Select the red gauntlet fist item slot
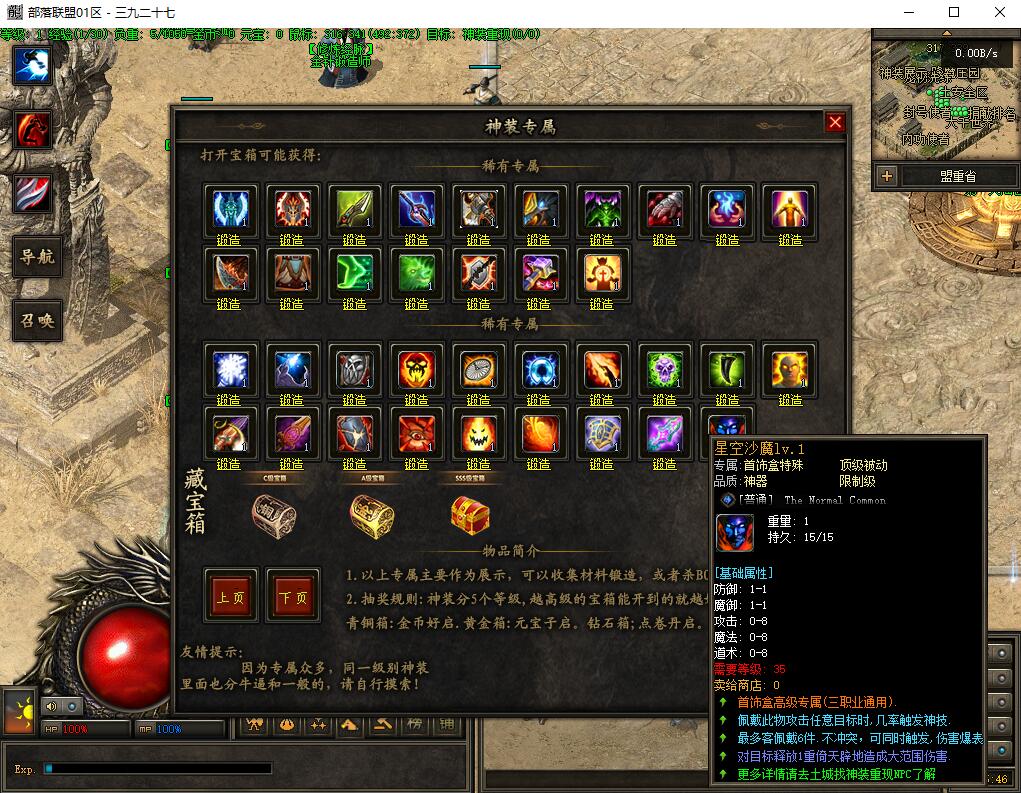This screenshot has height=793, width=1021. [664, 210]
